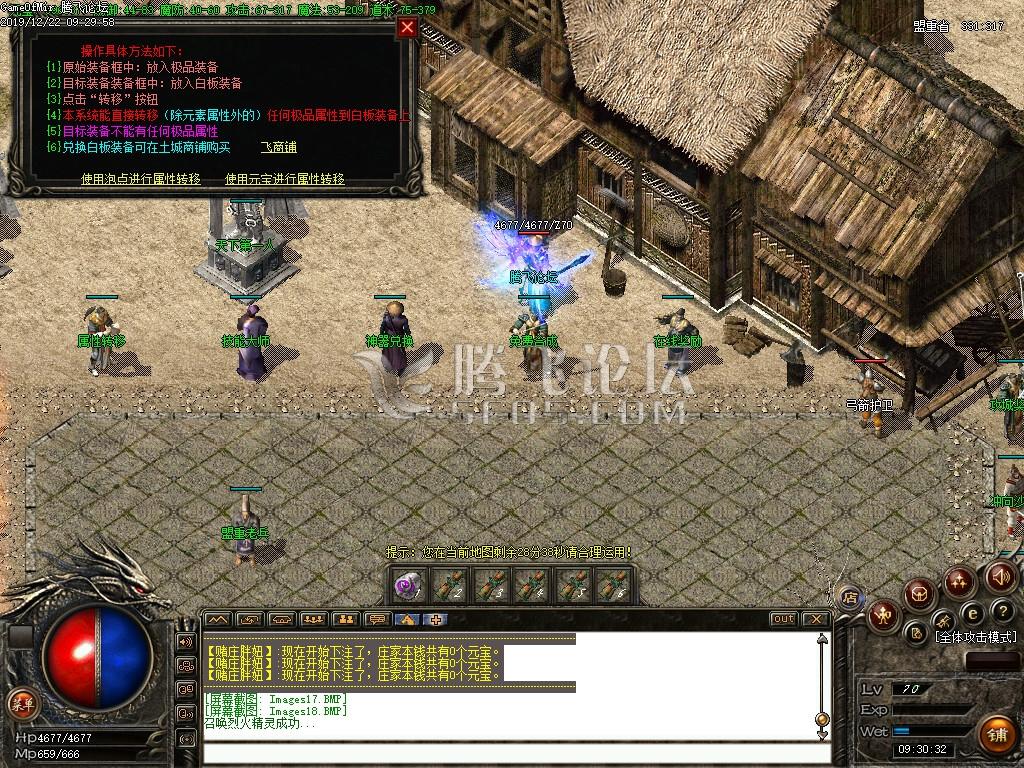Close the attribute transfer dialog
This screenshot has height=768, width=1024.
tap(407, 28)
